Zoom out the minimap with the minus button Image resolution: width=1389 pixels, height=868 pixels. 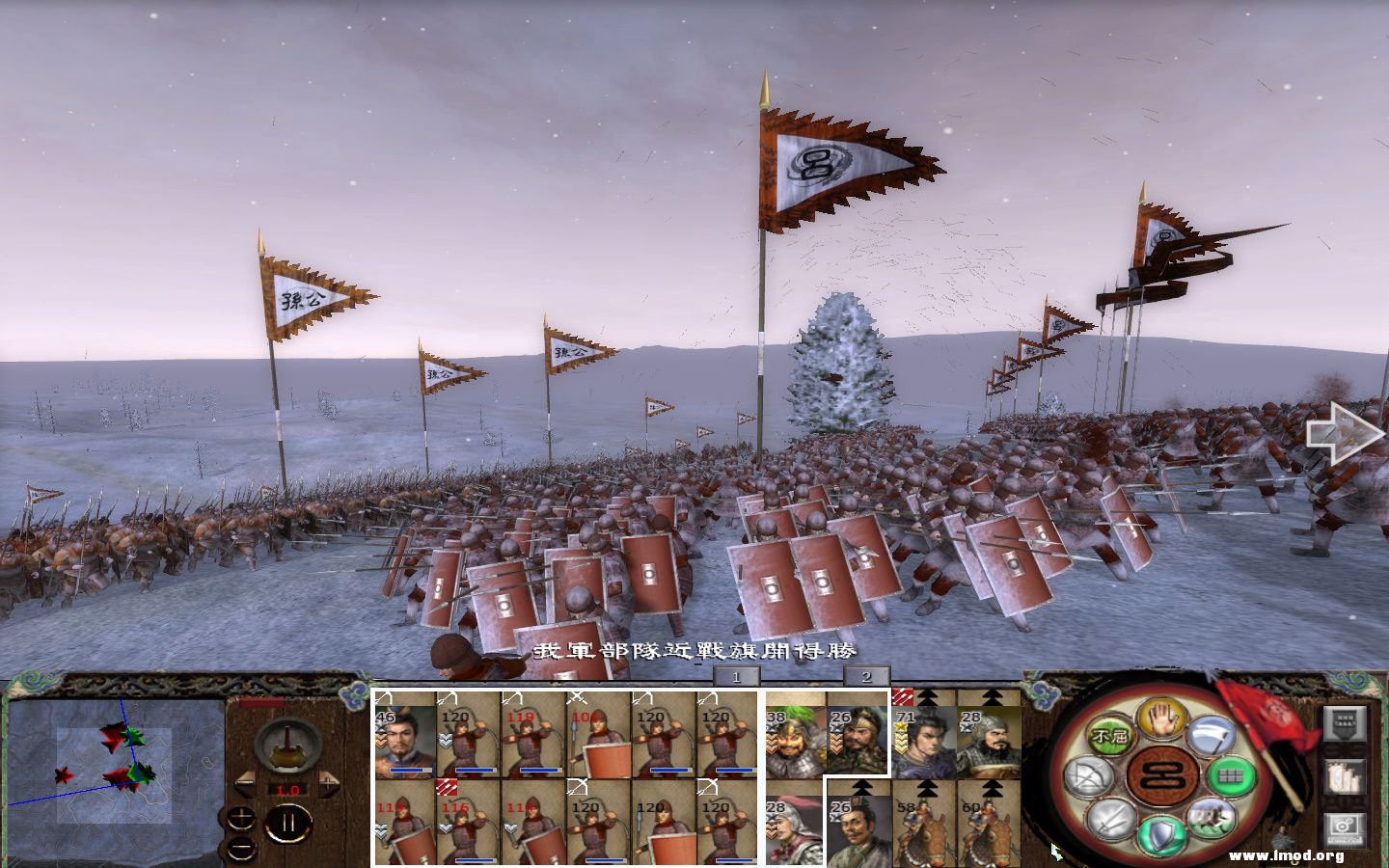click(x=243, y=847)
